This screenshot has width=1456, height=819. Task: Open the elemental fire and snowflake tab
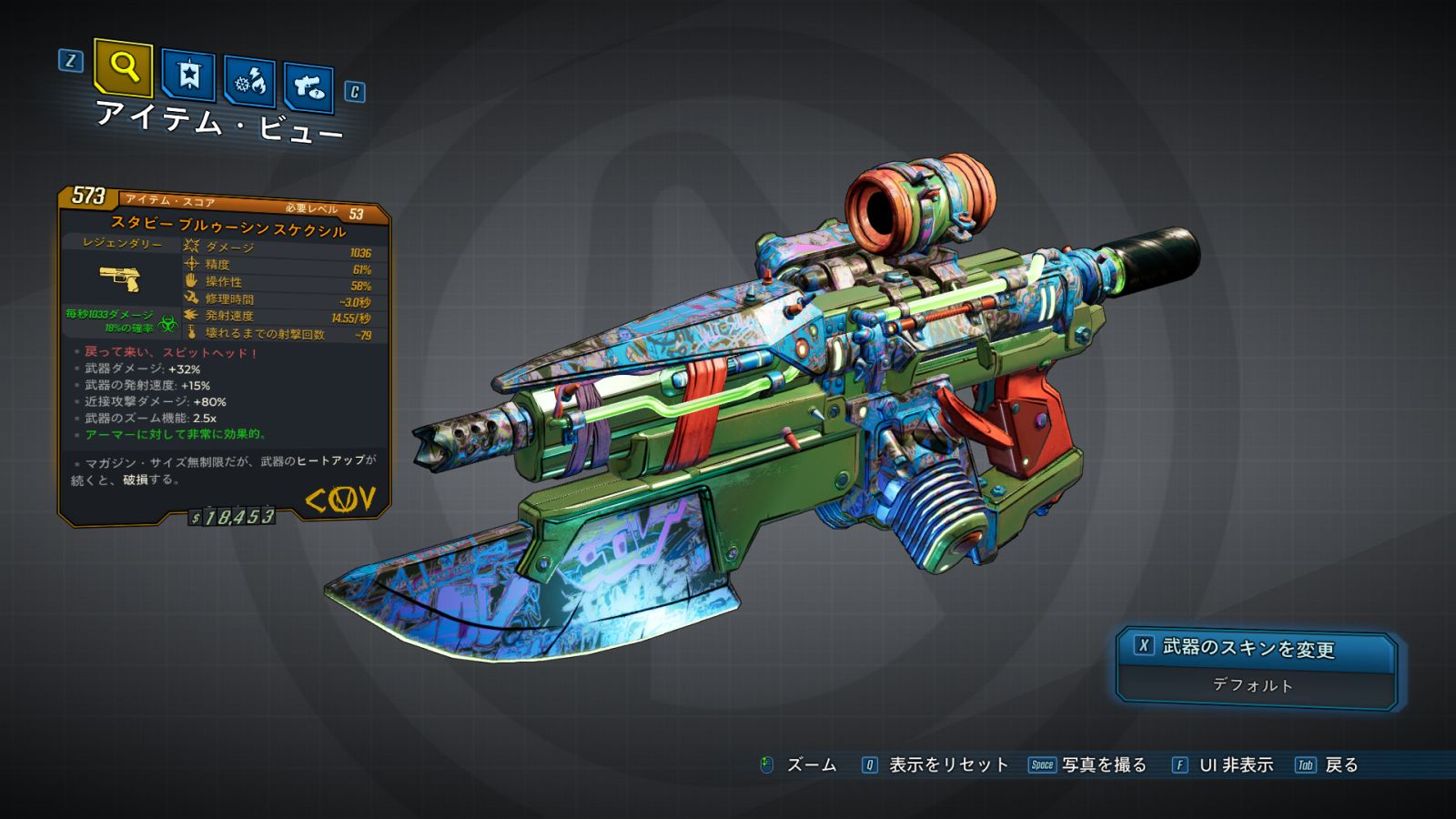(250, 82)
